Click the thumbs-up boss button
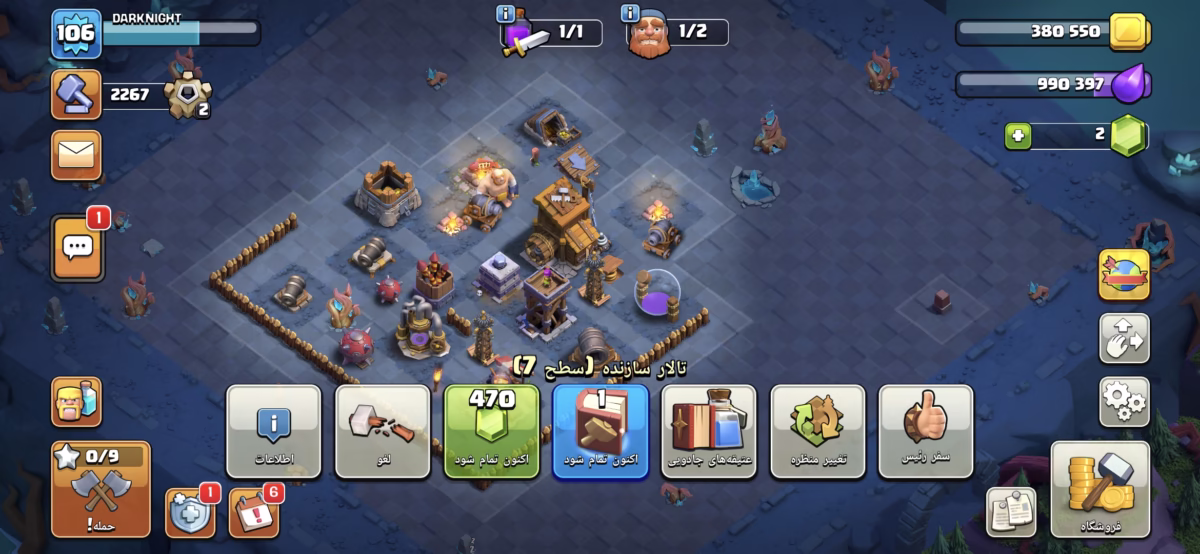This screenshot has width=1200, height=554. [x=925, y=431]
